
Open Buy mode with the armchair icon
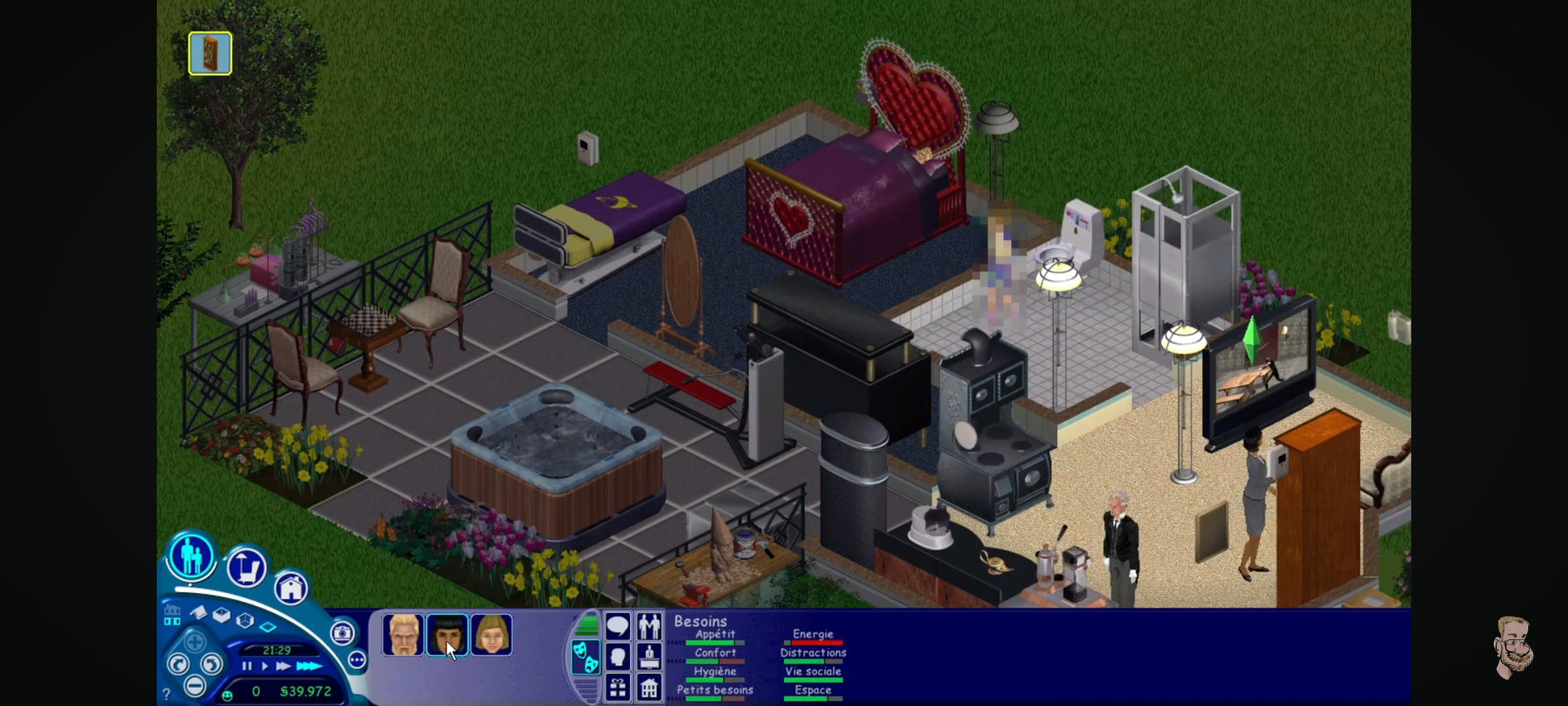246,567
